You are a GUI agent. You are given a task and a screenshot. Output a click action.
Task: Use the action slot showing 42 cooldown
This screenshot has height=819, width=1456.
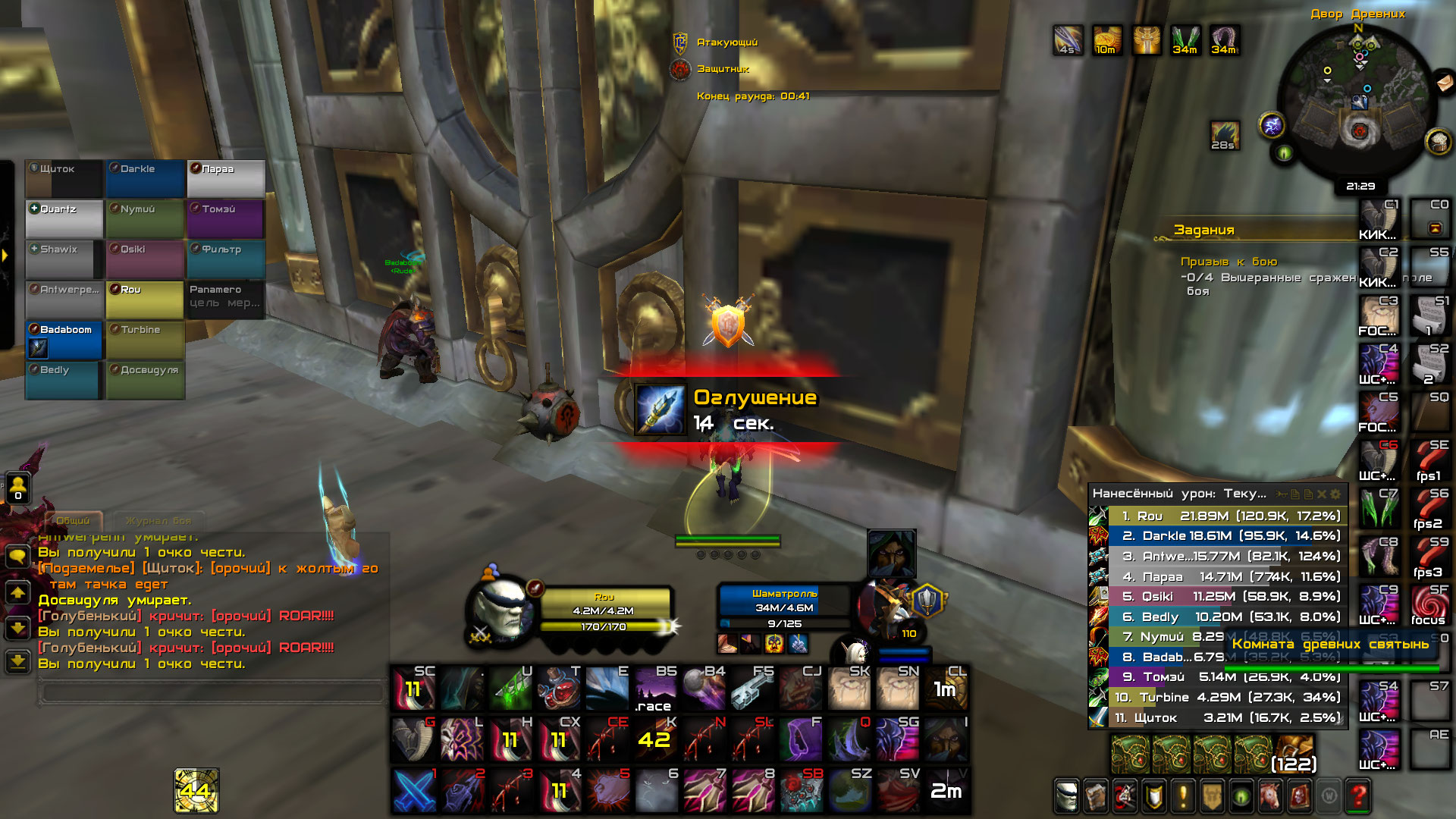pyautogui.click(x=654, y=738)
